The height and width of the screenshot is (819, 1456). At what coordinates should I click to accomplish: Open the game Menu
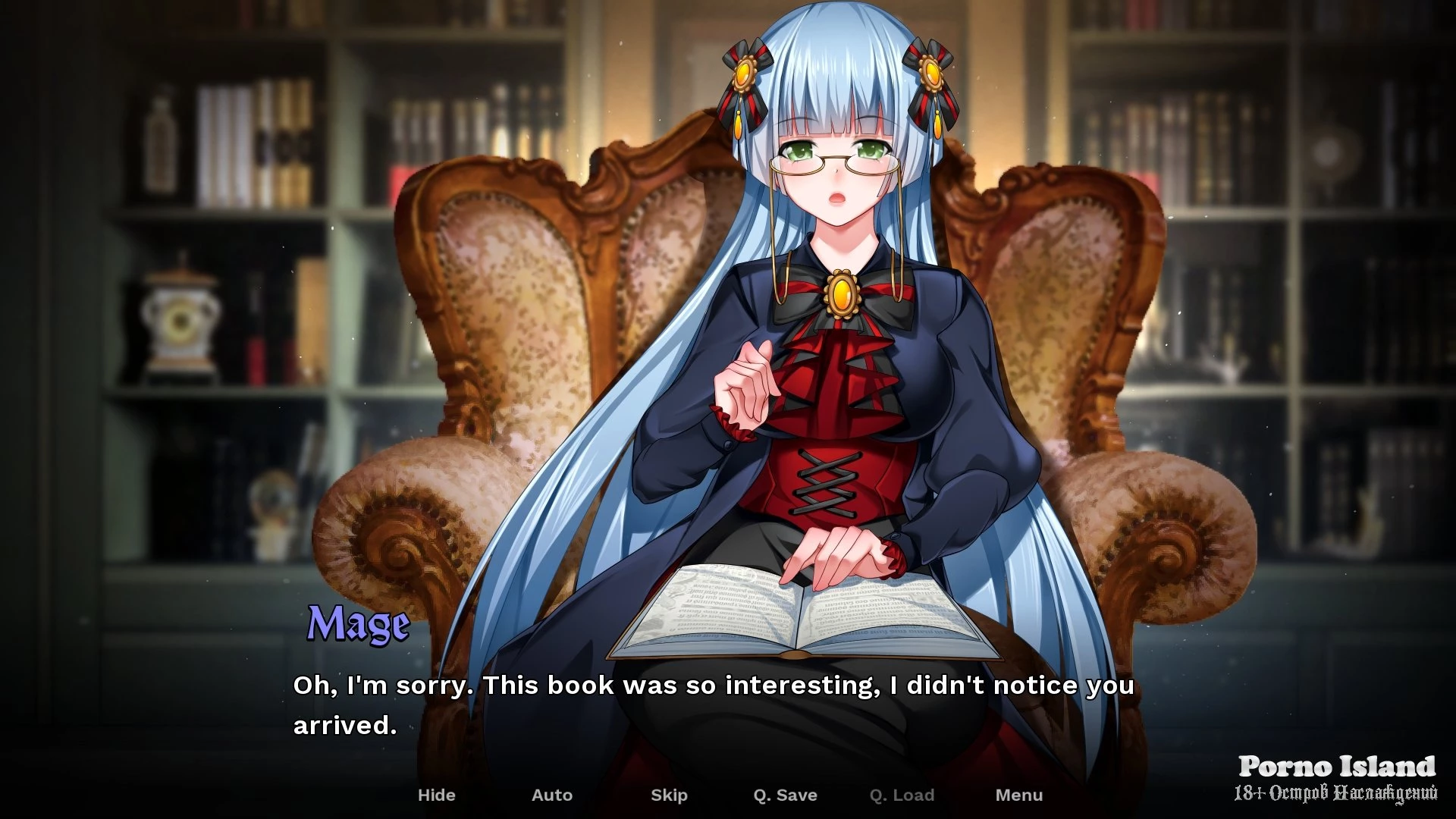[x=1018, y=795]
